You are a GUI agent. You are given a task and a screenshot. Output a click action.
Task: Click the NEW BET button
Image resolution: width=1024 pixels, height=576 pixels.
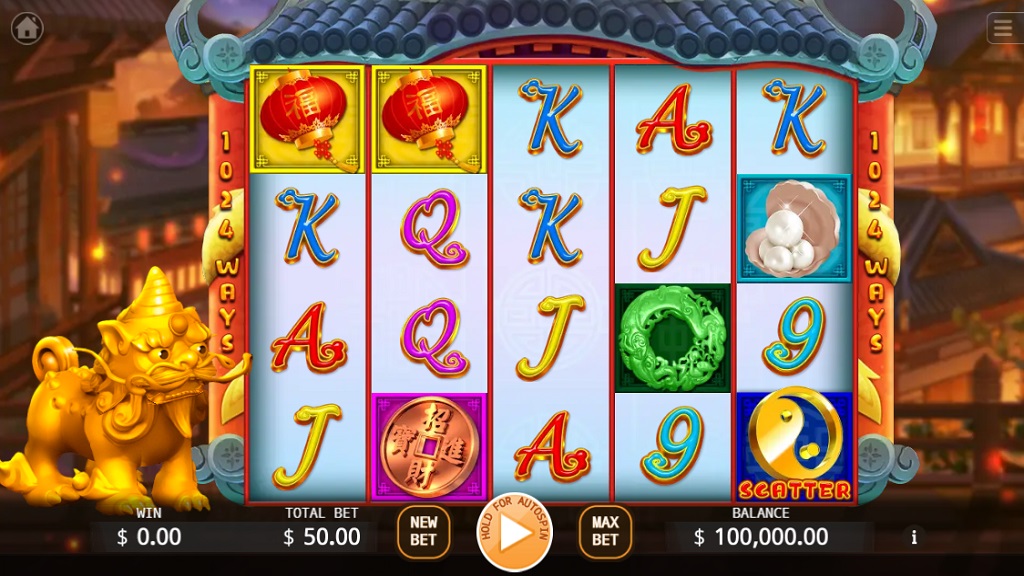(424, 532)
